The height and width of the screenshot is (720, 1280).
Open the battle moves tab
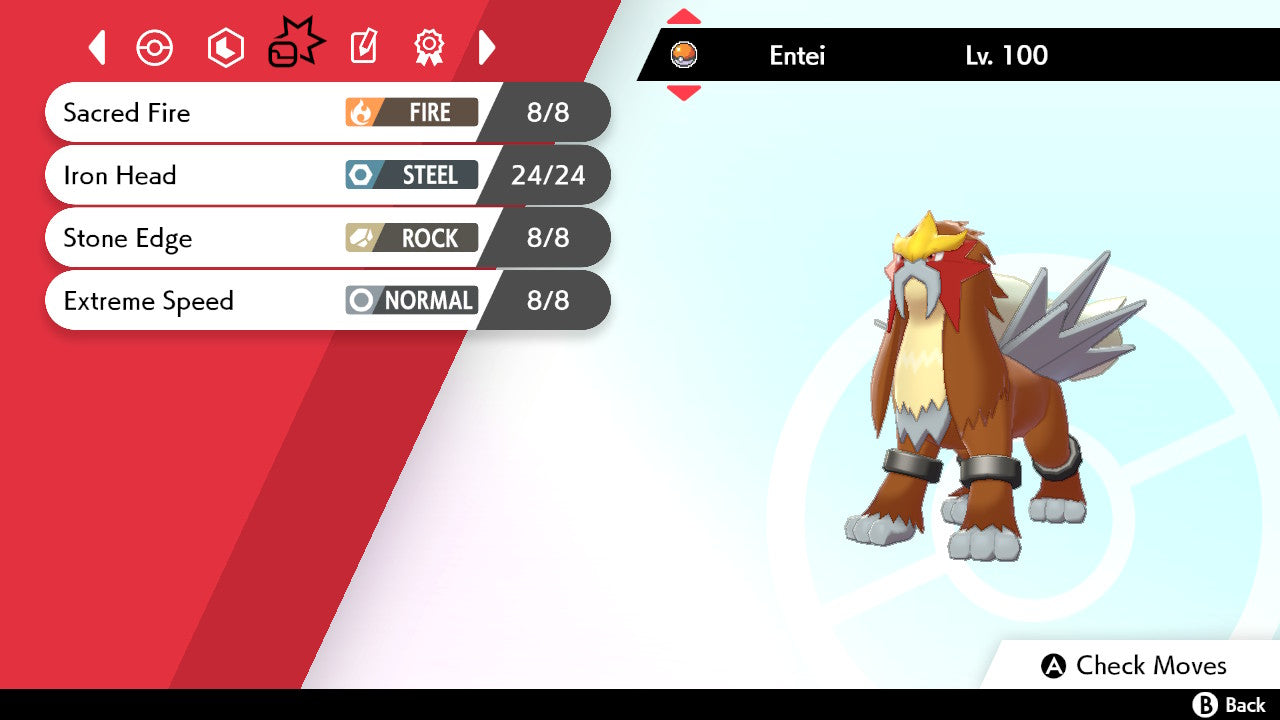pos(295,45)
